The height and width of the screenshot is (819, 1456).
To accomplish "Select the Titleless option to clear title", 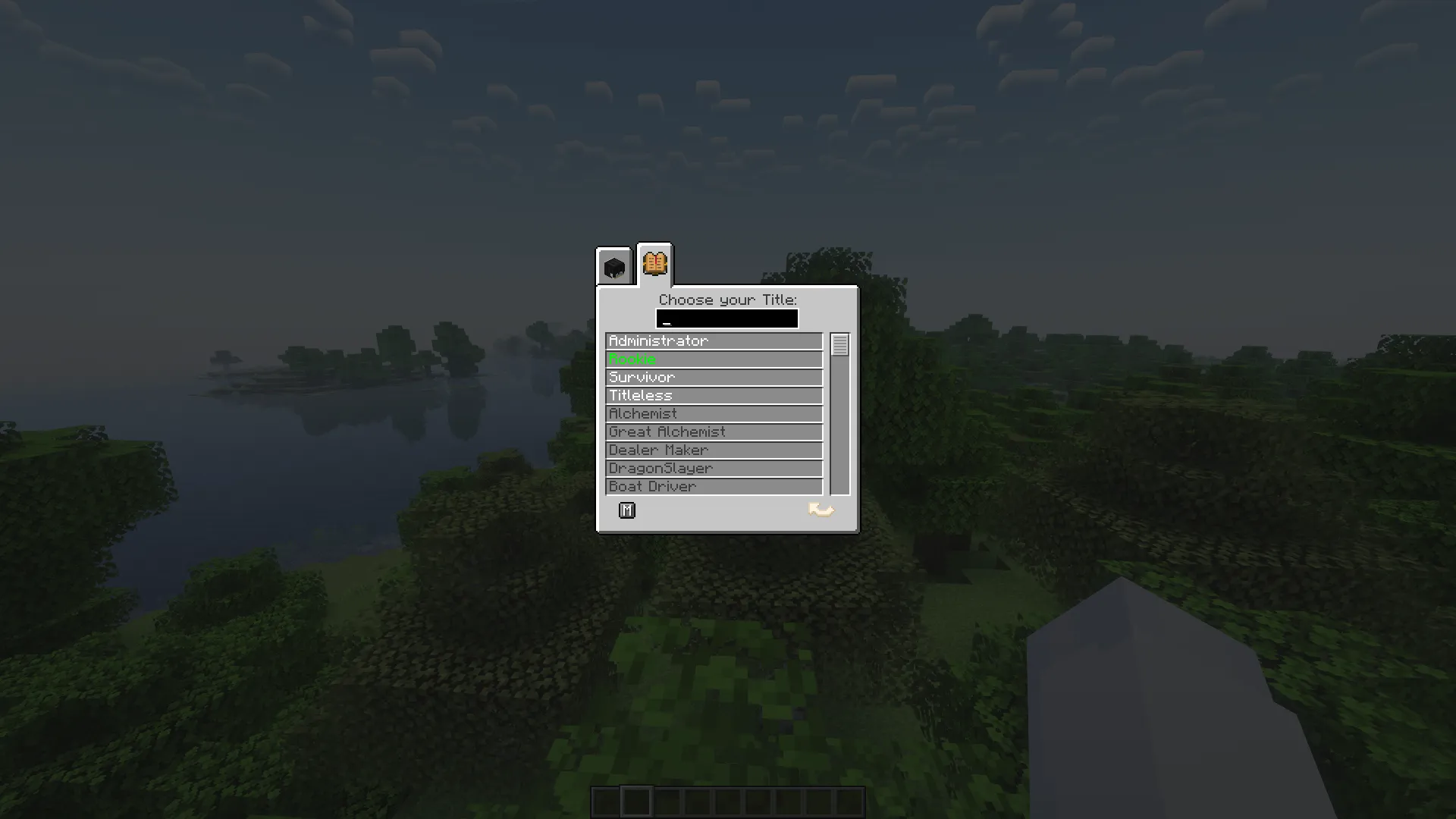I will point(713,395).
